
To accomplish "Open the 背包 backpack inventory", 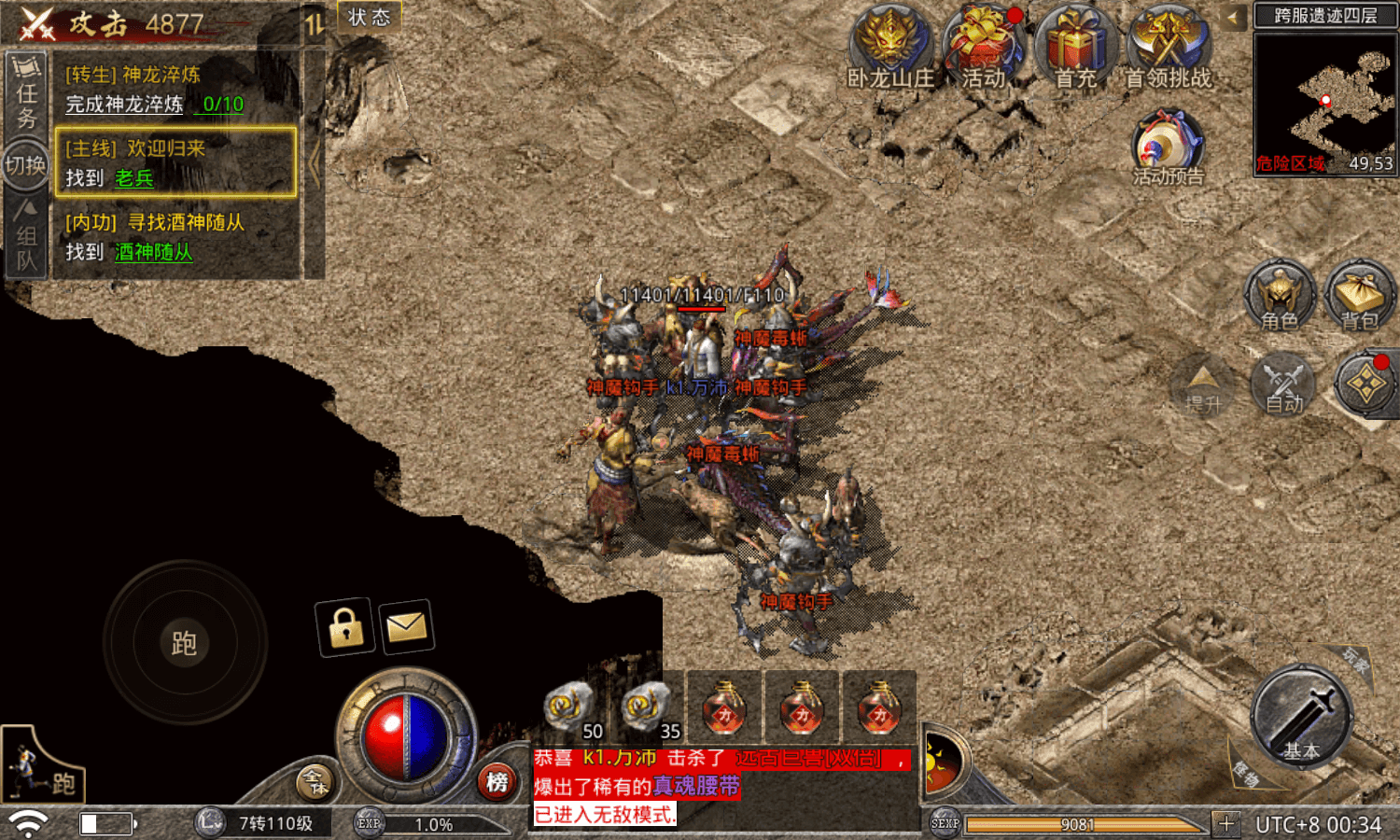I will pos(1360,294).
